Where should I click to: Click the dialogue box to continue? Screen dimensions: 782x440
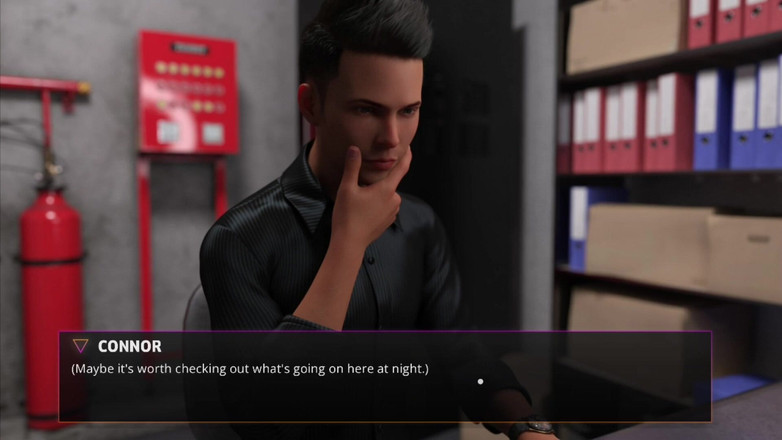(x=385, y=377)
